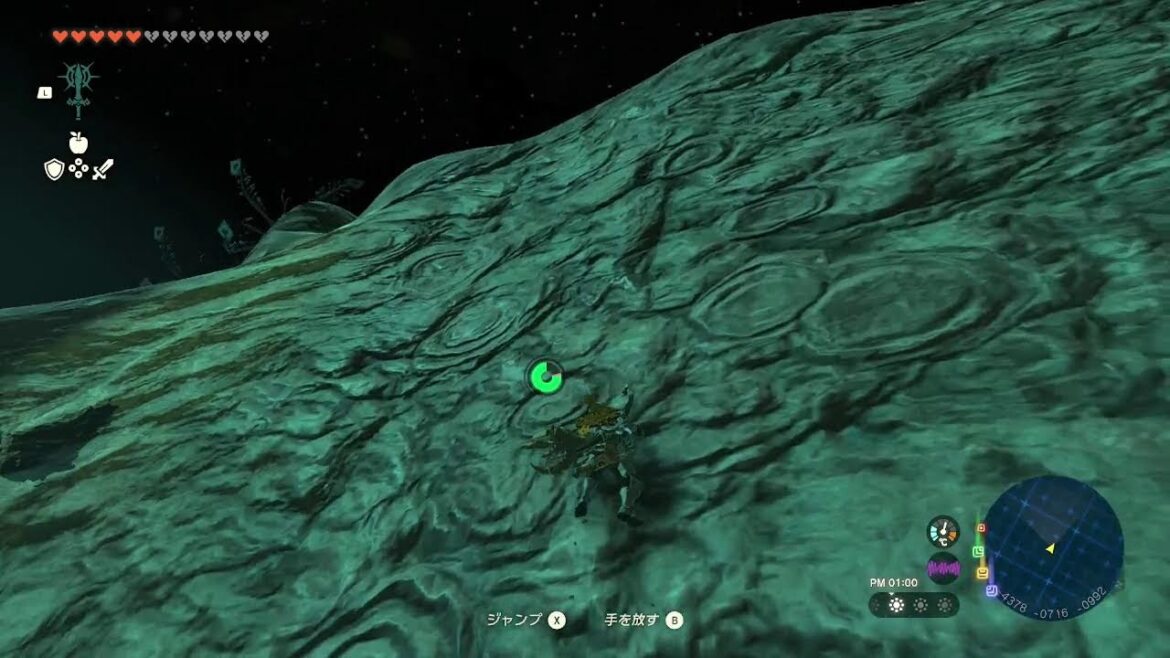This screenshot has height=658, width=1170.
Task: Select the purple sage icon beside minimap
Action: pos(990,591)
